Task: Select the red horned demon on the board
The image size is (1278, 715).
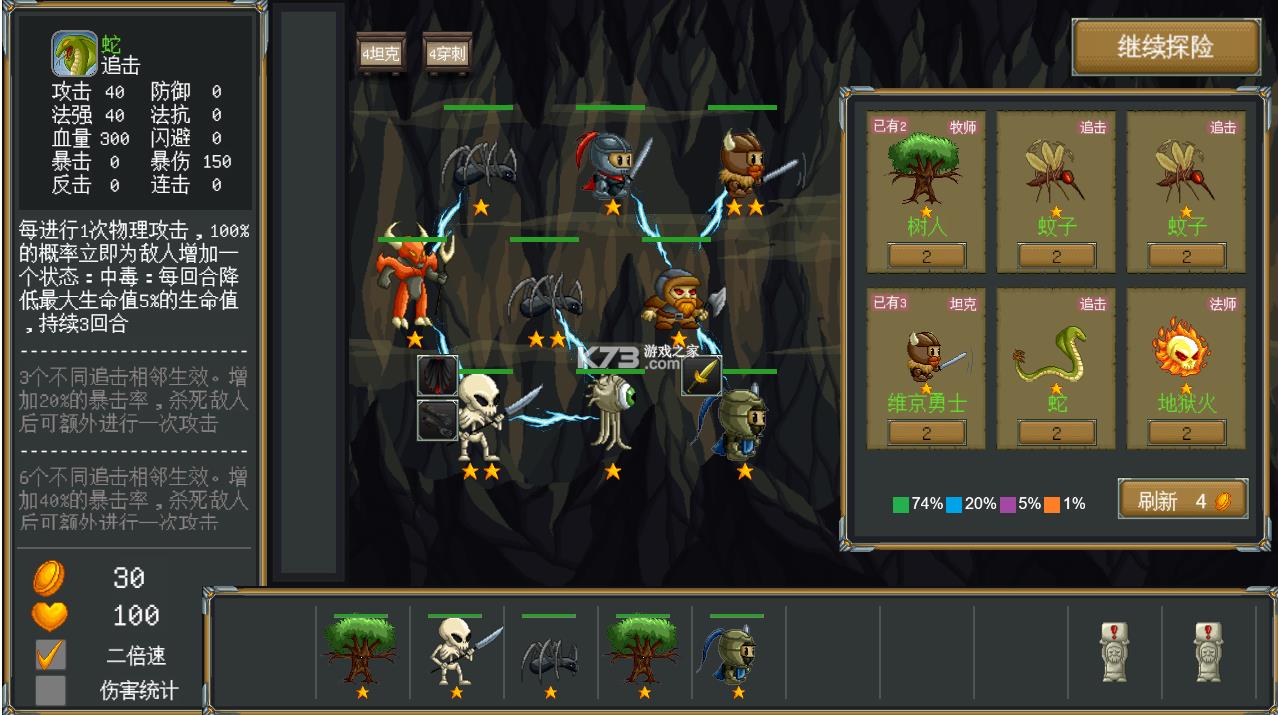Action: (x=409, y=280)
